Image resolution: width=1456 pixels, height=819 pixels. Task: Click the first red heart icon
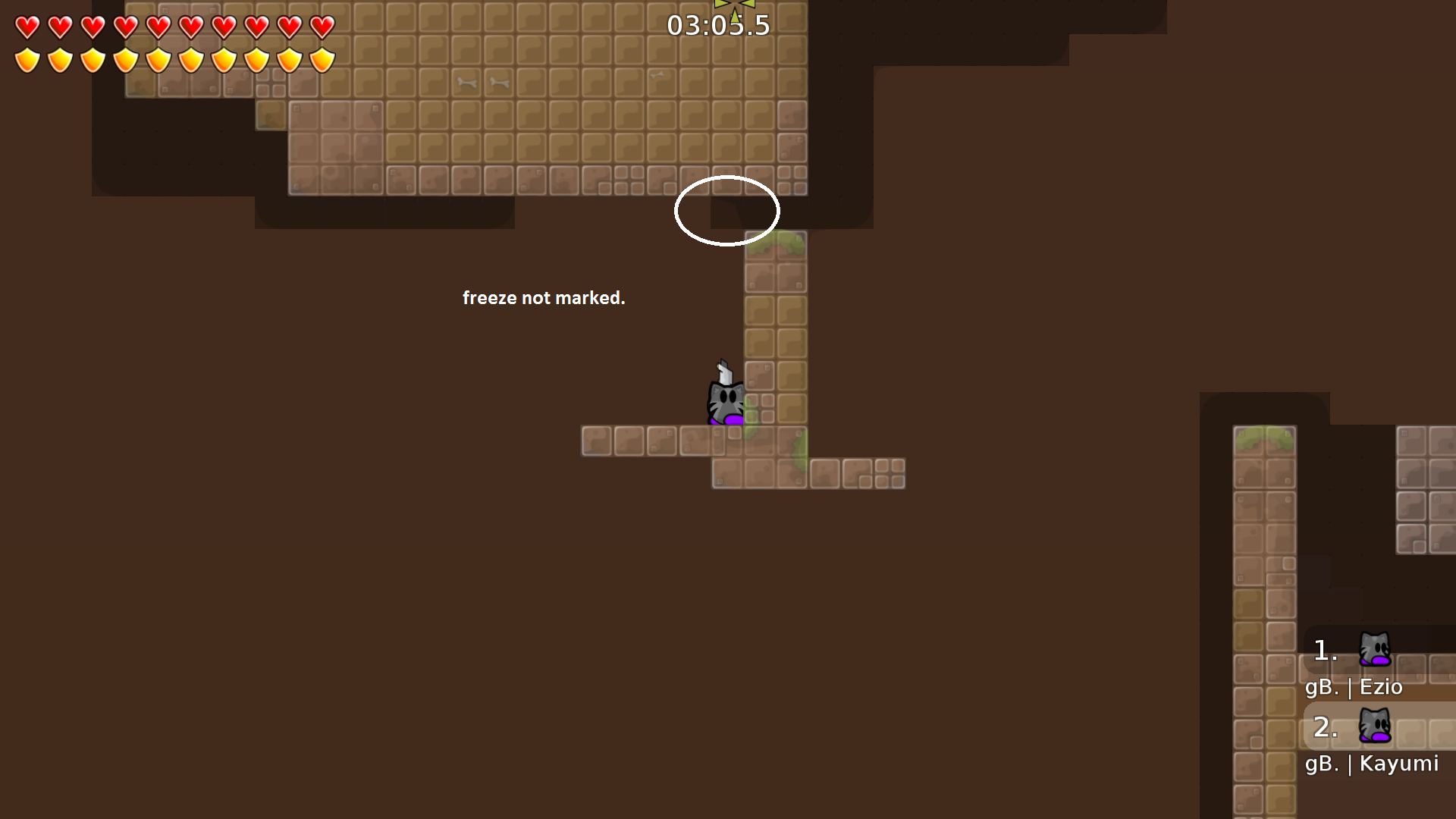[x=27, y=27]
